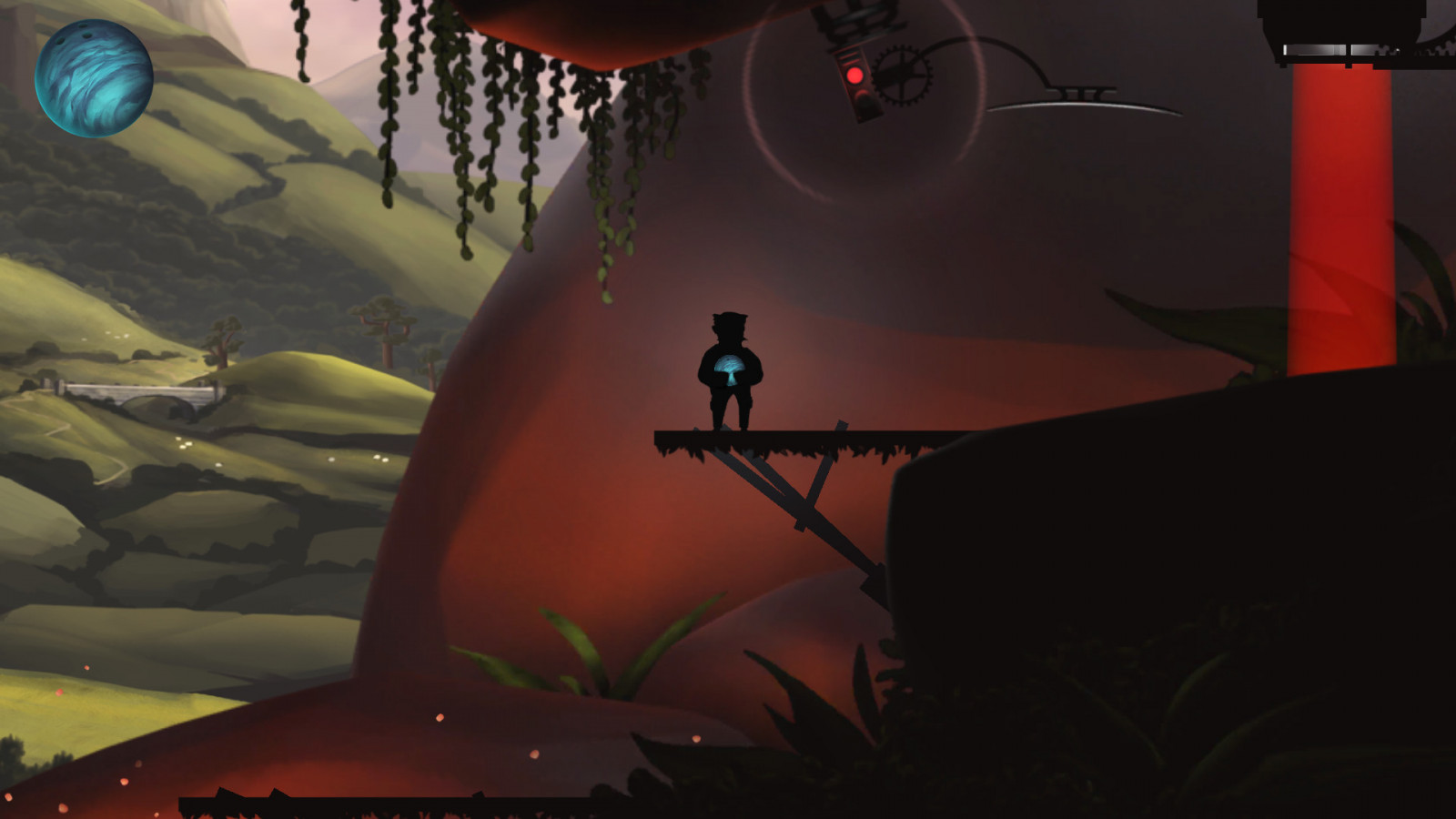Click the blue swirling planet orb icon

coord(94,78)
